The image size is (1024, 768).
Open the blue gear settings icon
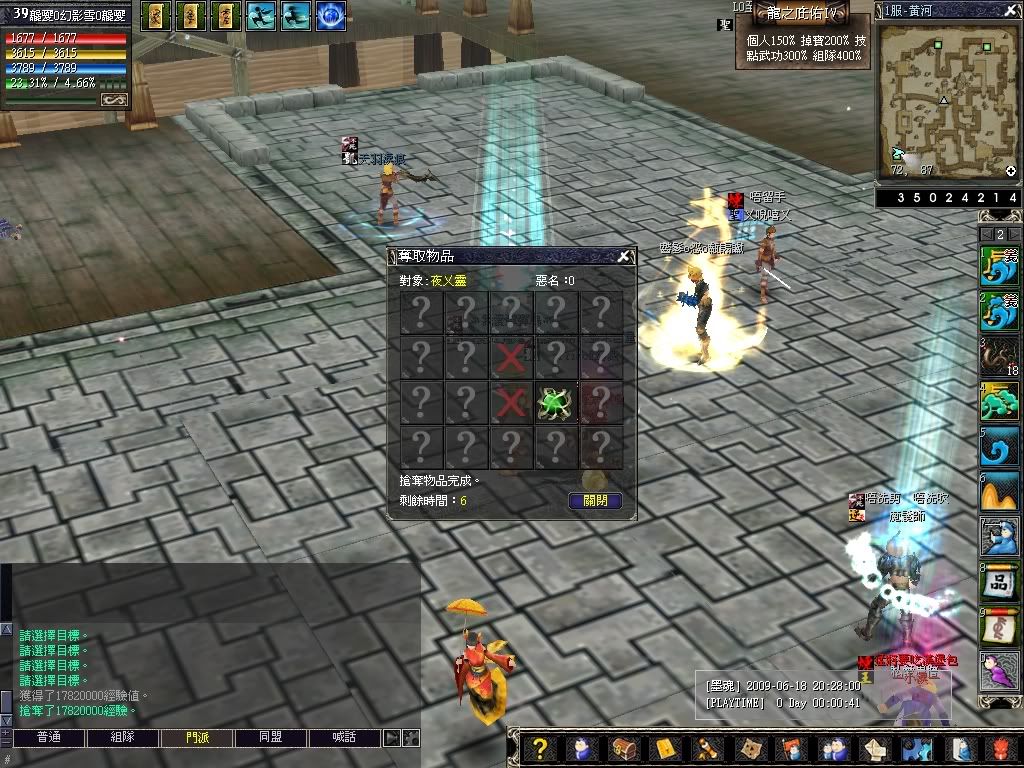click(918, 749)
